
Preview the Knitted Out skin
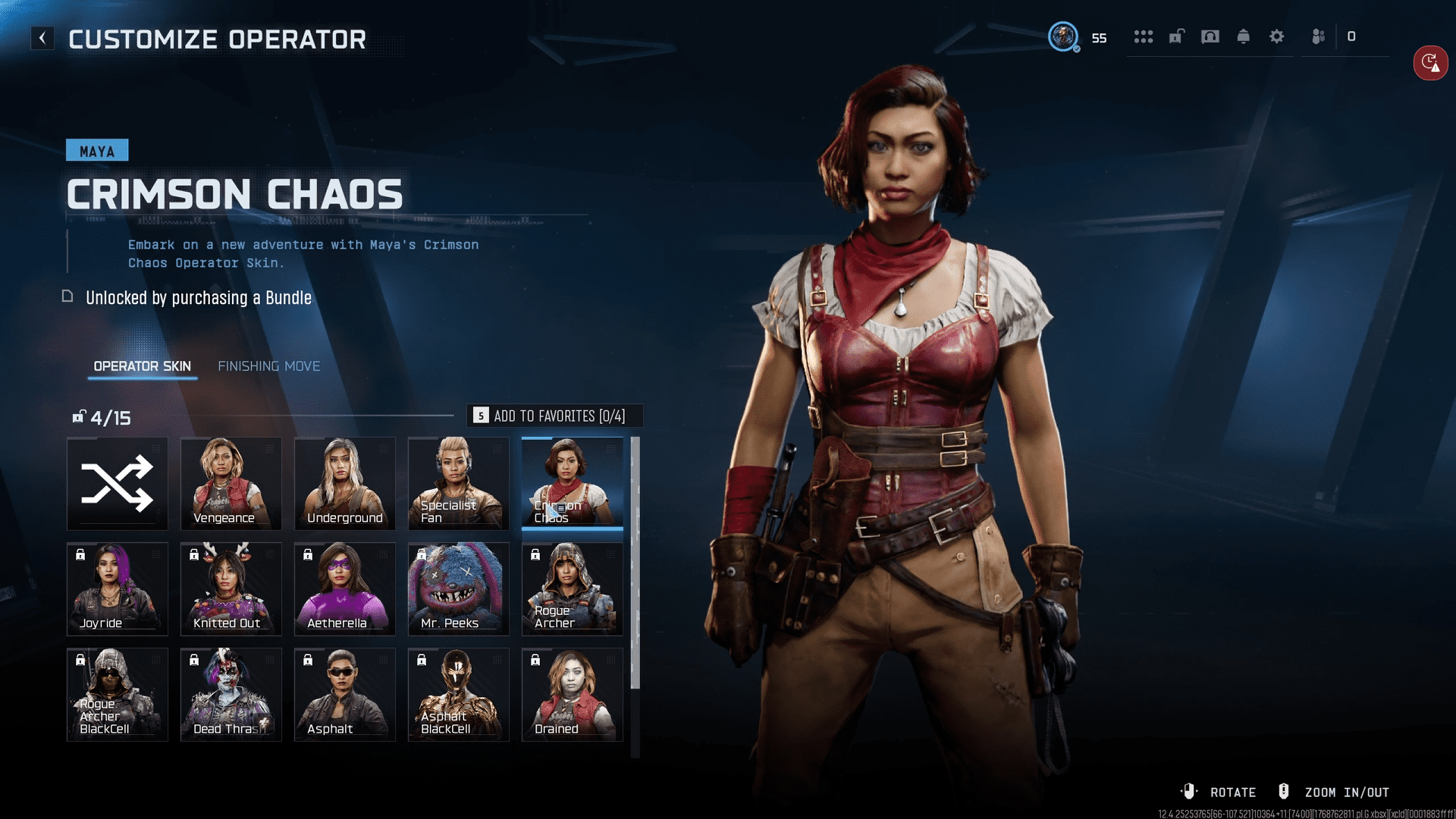pos(231,588)
